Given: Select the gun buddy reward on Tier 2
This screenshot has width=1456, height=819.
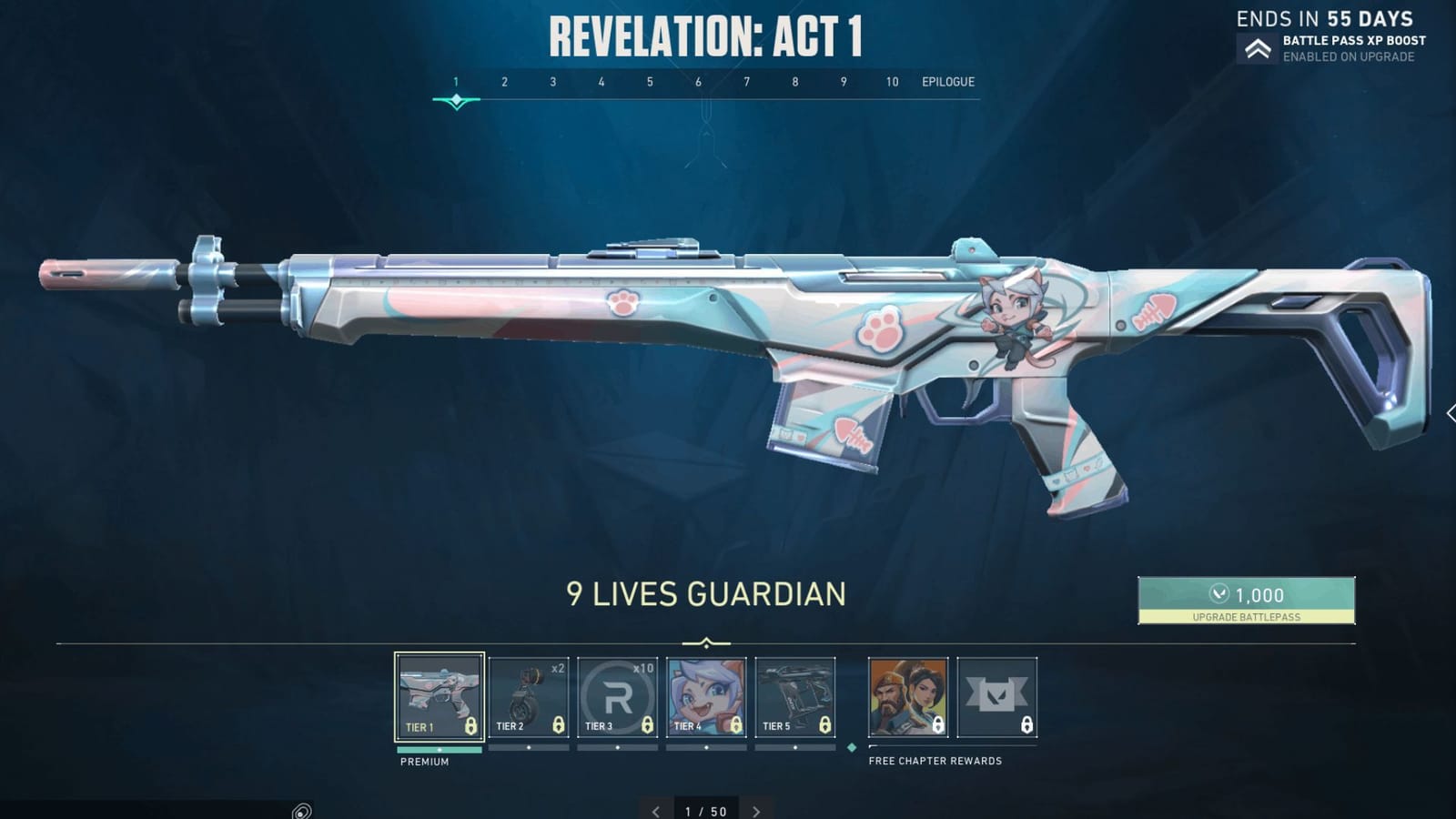Looking at the screenshot, I should (x=530, y=696).
